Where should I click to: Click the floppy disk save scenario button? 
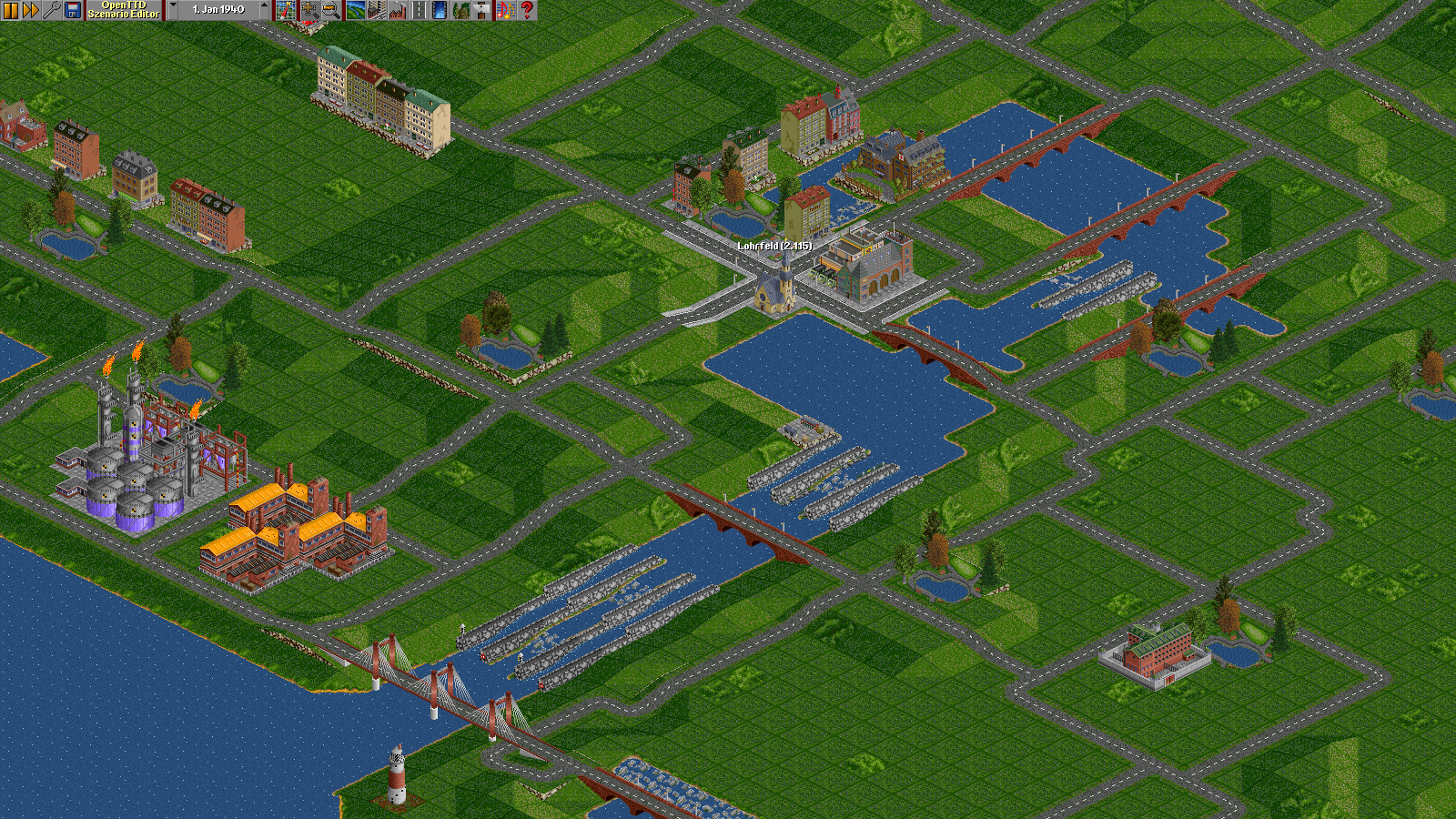pos(73,10)
